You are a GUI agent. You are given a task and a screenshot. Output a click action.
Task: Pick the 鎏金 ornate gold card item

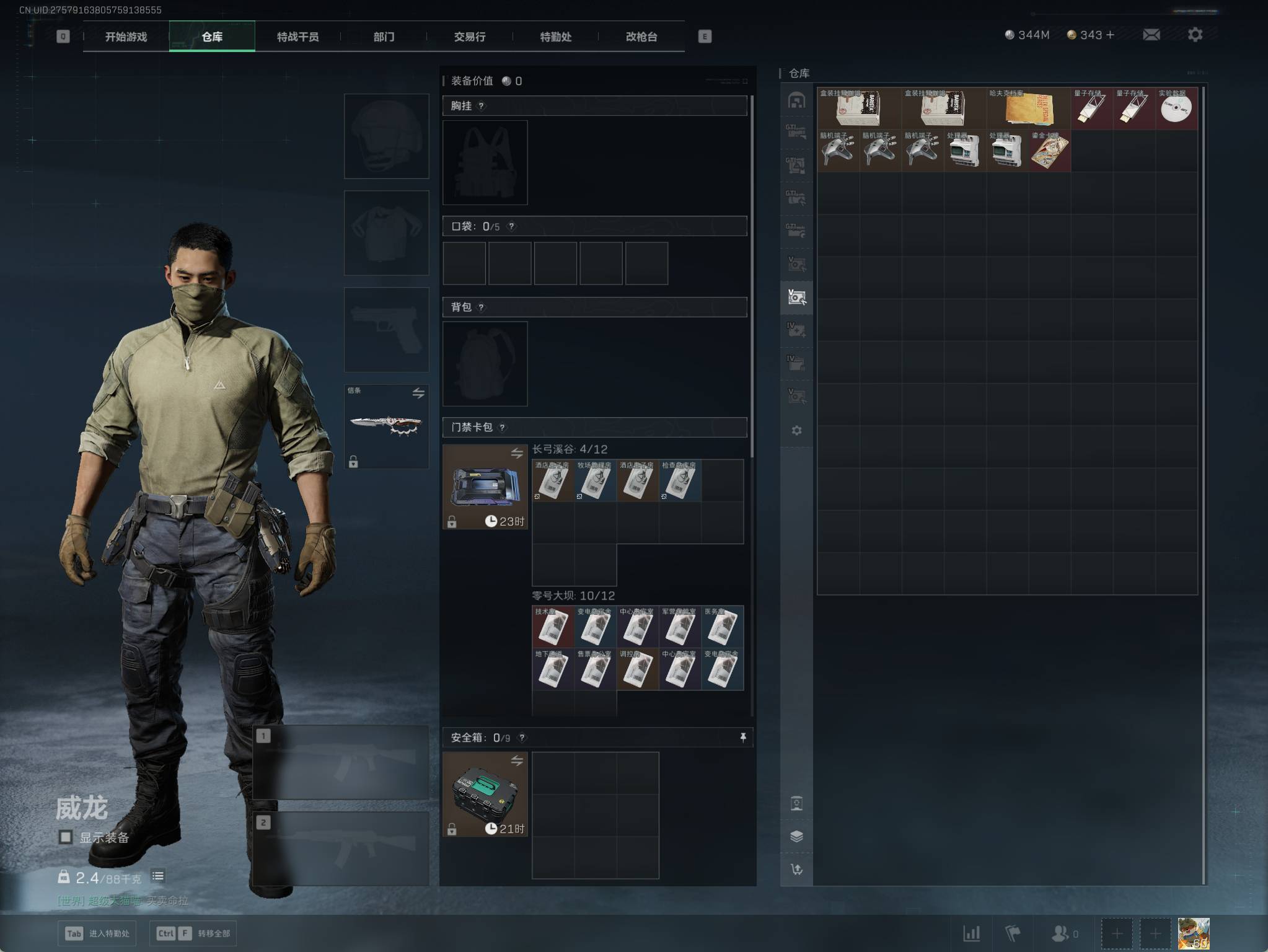[x=1049, y=151]
